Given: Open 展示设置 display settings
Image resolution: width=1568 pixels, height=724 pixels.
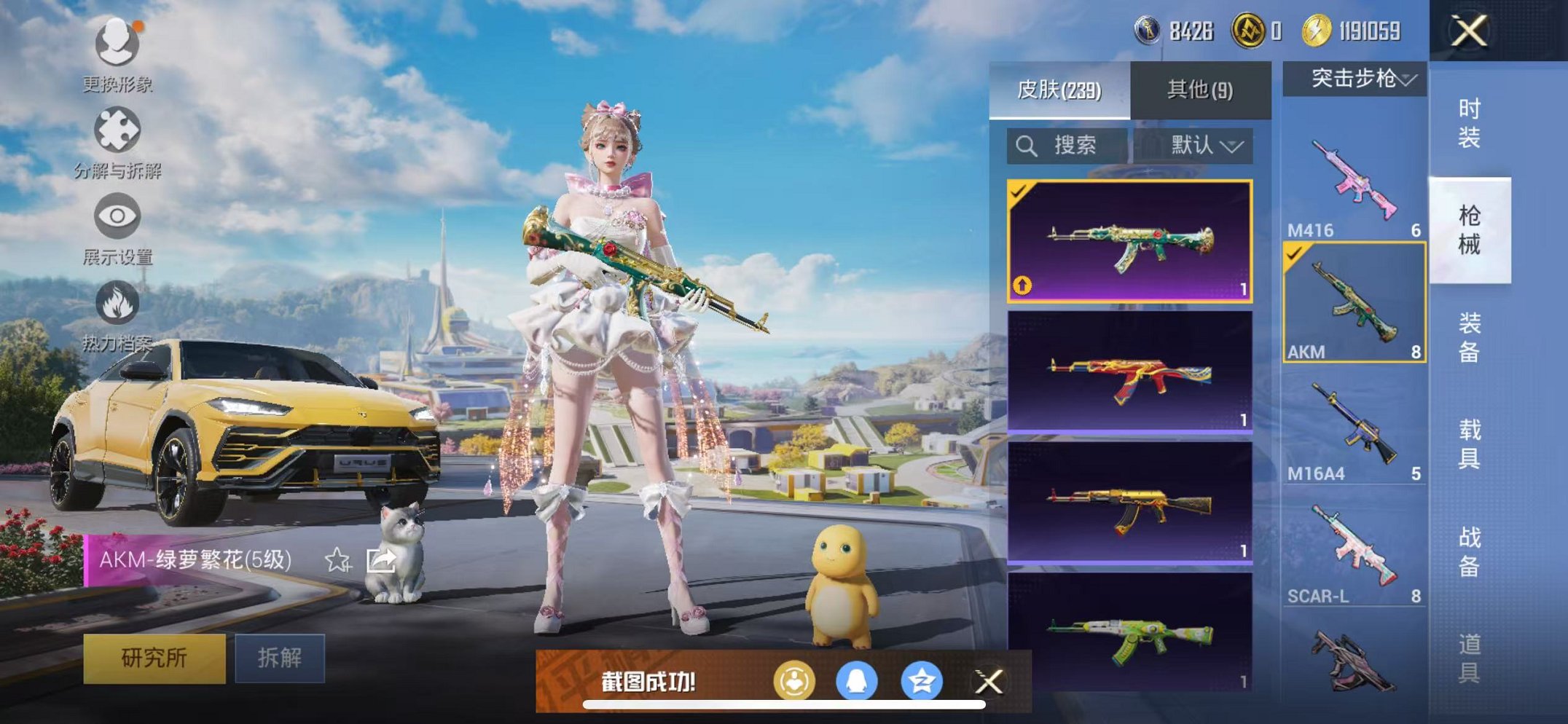Looking at the screenshot, I should (119, 216).
